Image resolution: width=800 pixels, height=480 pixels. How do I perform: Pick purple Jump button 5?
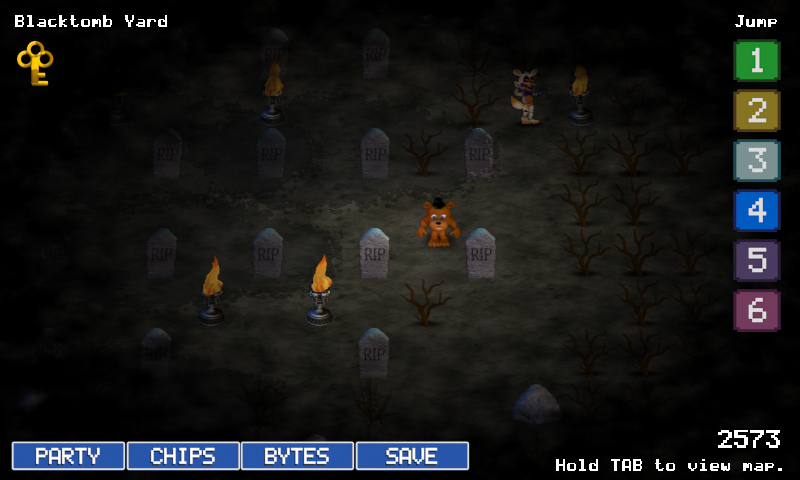(756, 260)
